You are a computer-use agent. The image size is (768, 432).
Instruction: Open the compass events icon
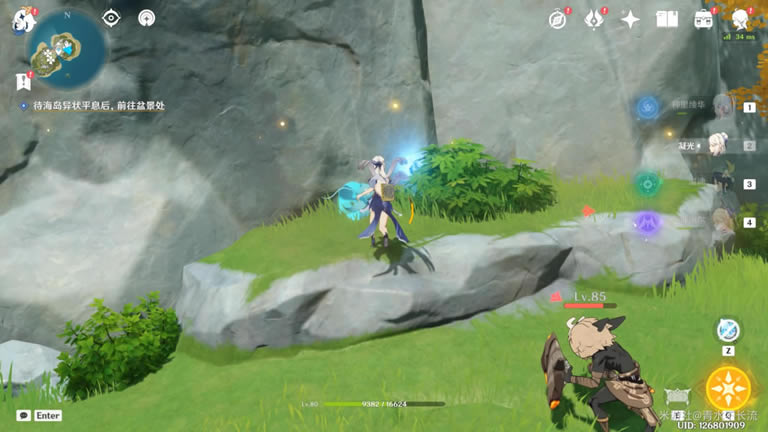[558, 19]
